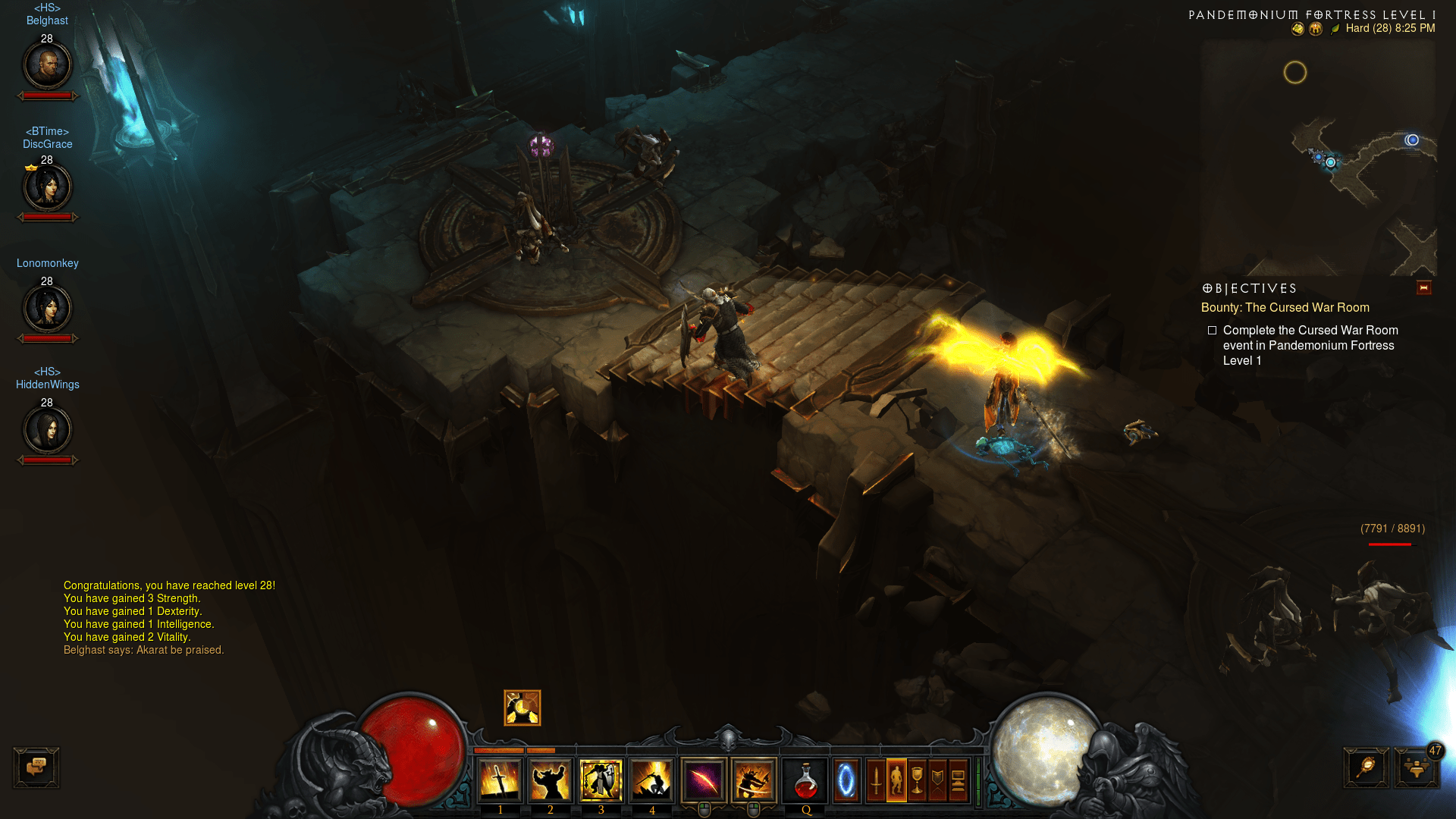Open the blue Town Portal

846,780
